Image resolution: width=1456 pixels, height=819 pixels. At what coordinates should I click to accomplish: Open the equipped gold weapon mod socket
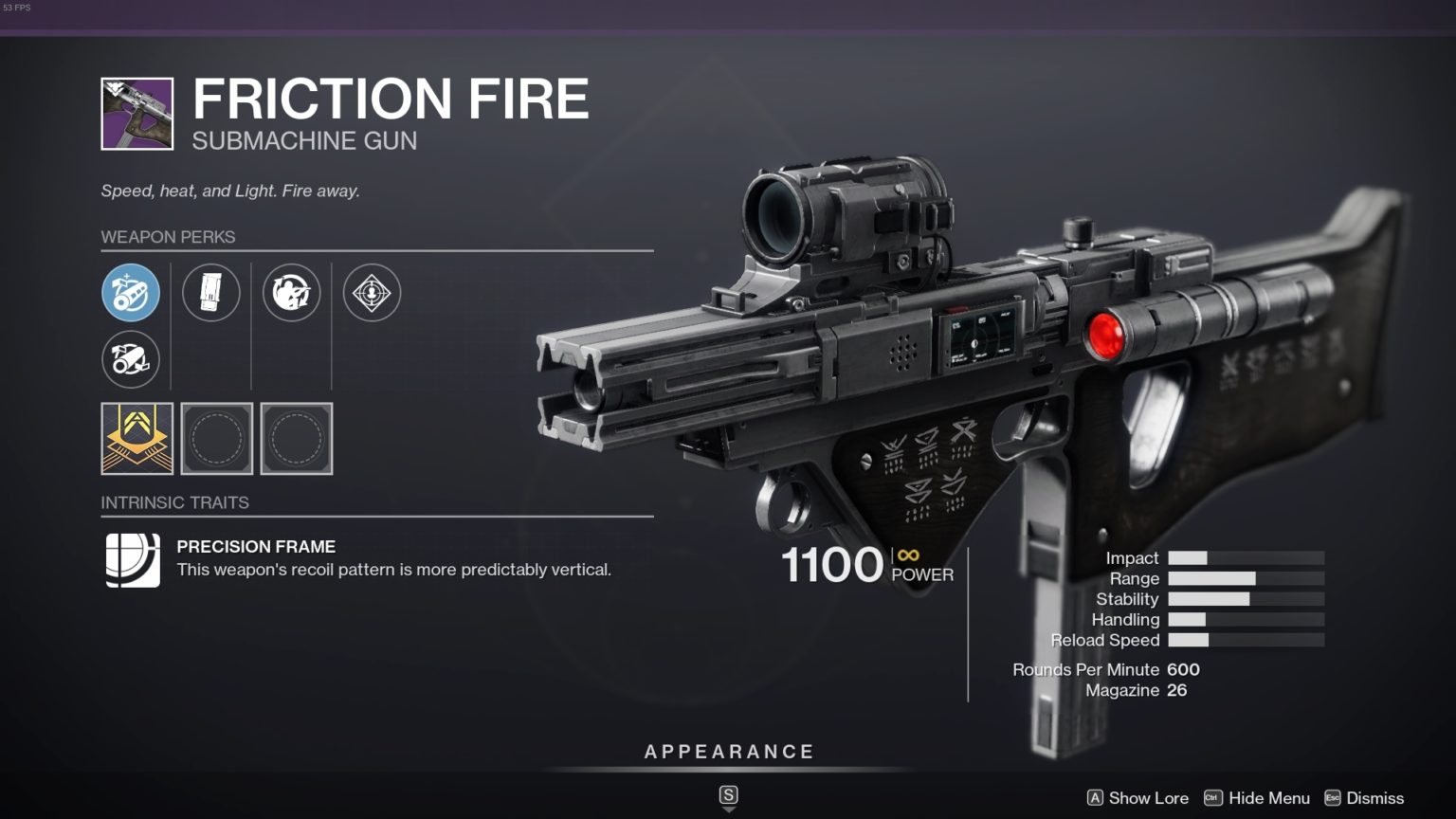pos(137,438)
